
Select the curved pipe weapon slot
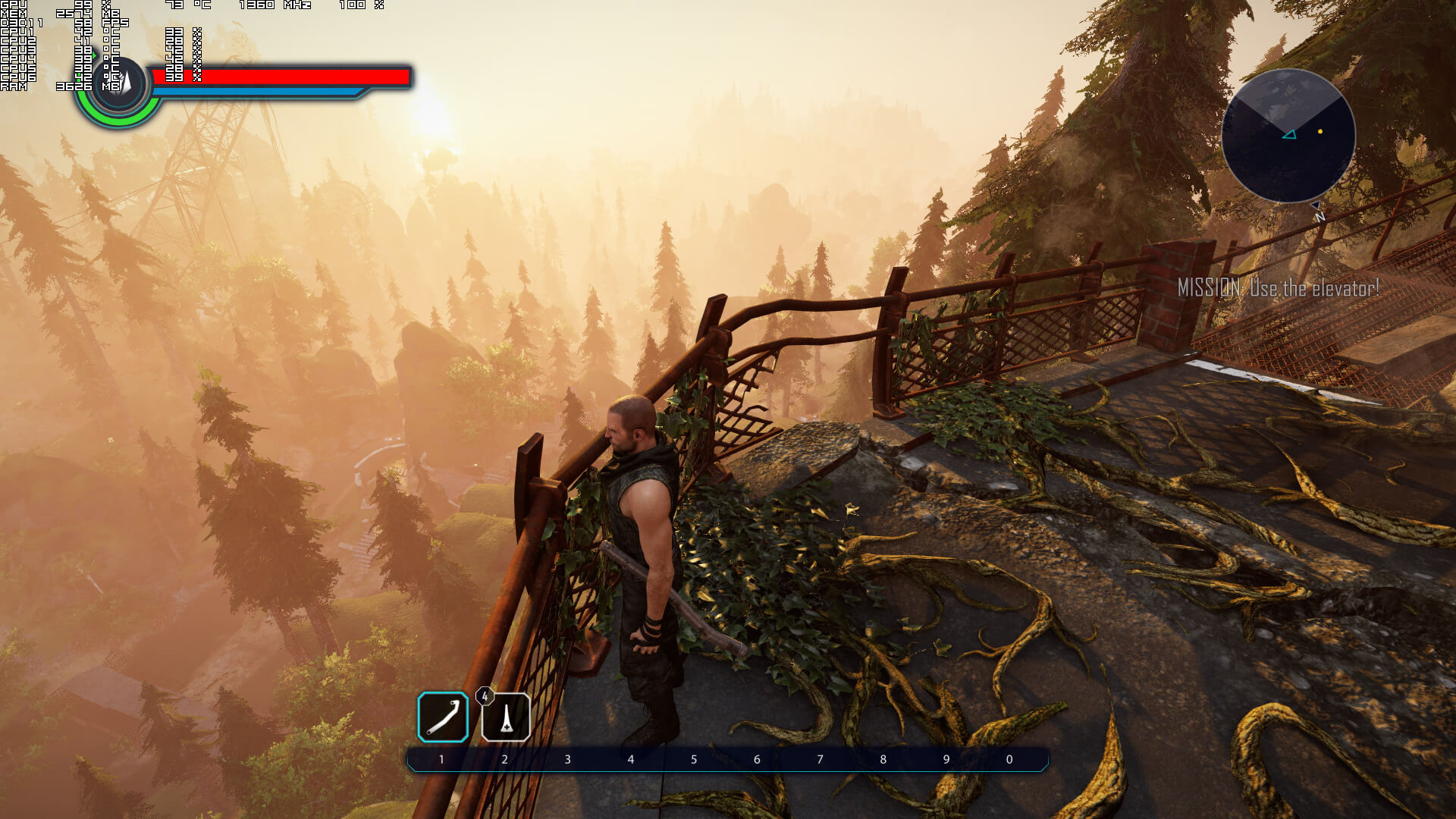click(x=443, y=717)
